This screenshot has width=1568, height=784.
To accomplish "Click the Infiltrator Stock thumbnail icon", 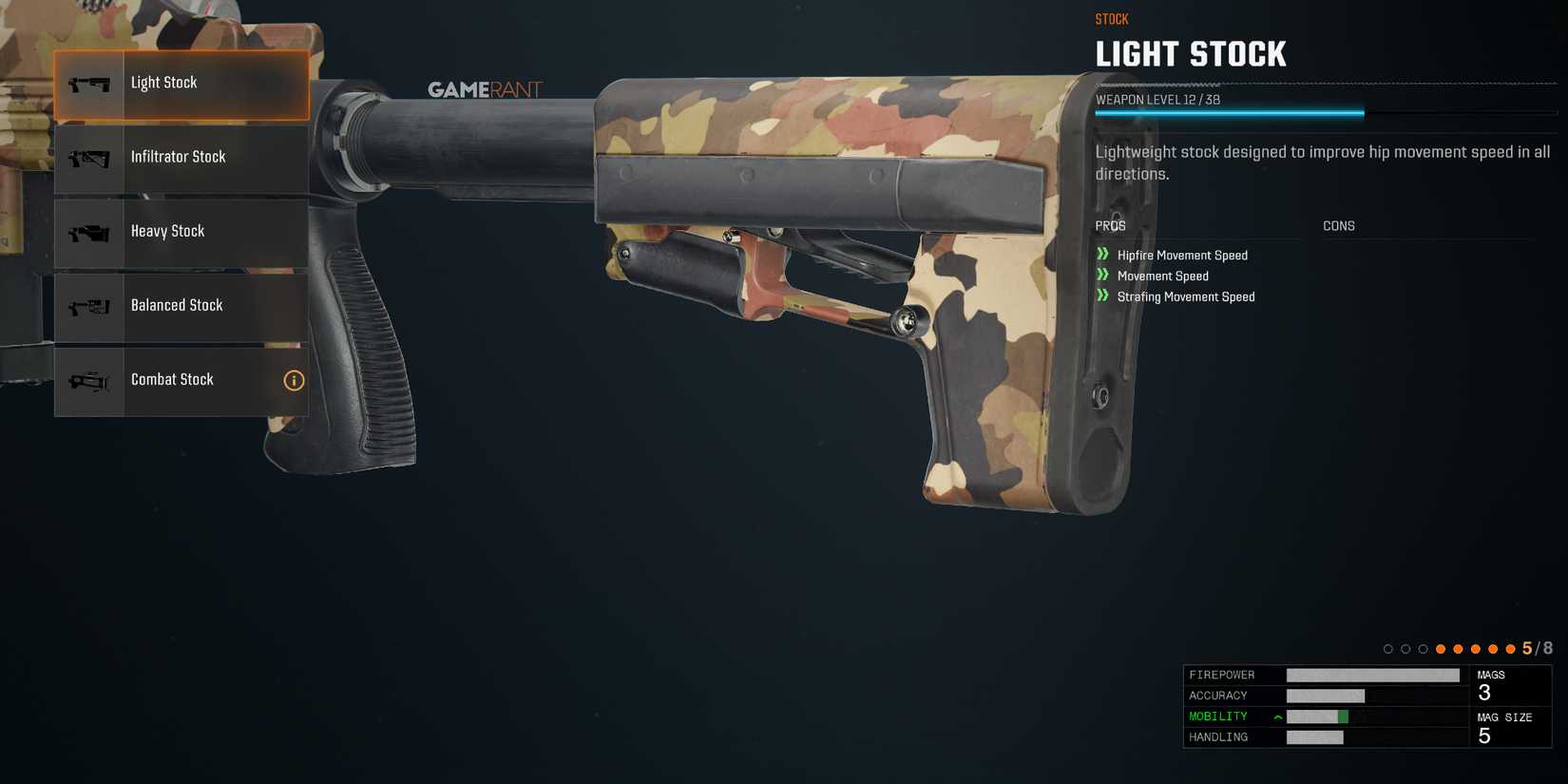I will pos(88,157).
